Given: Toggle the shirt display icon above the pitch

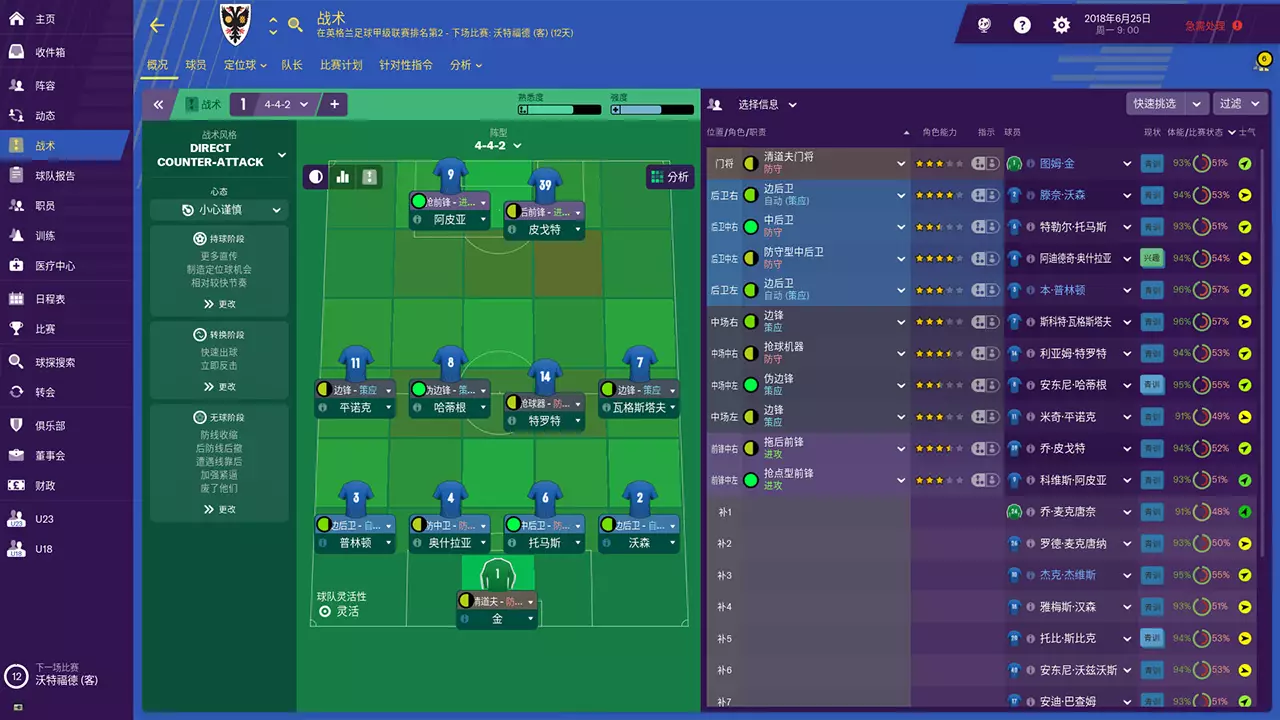Looking at the screenshot, I should pos(369,176).
